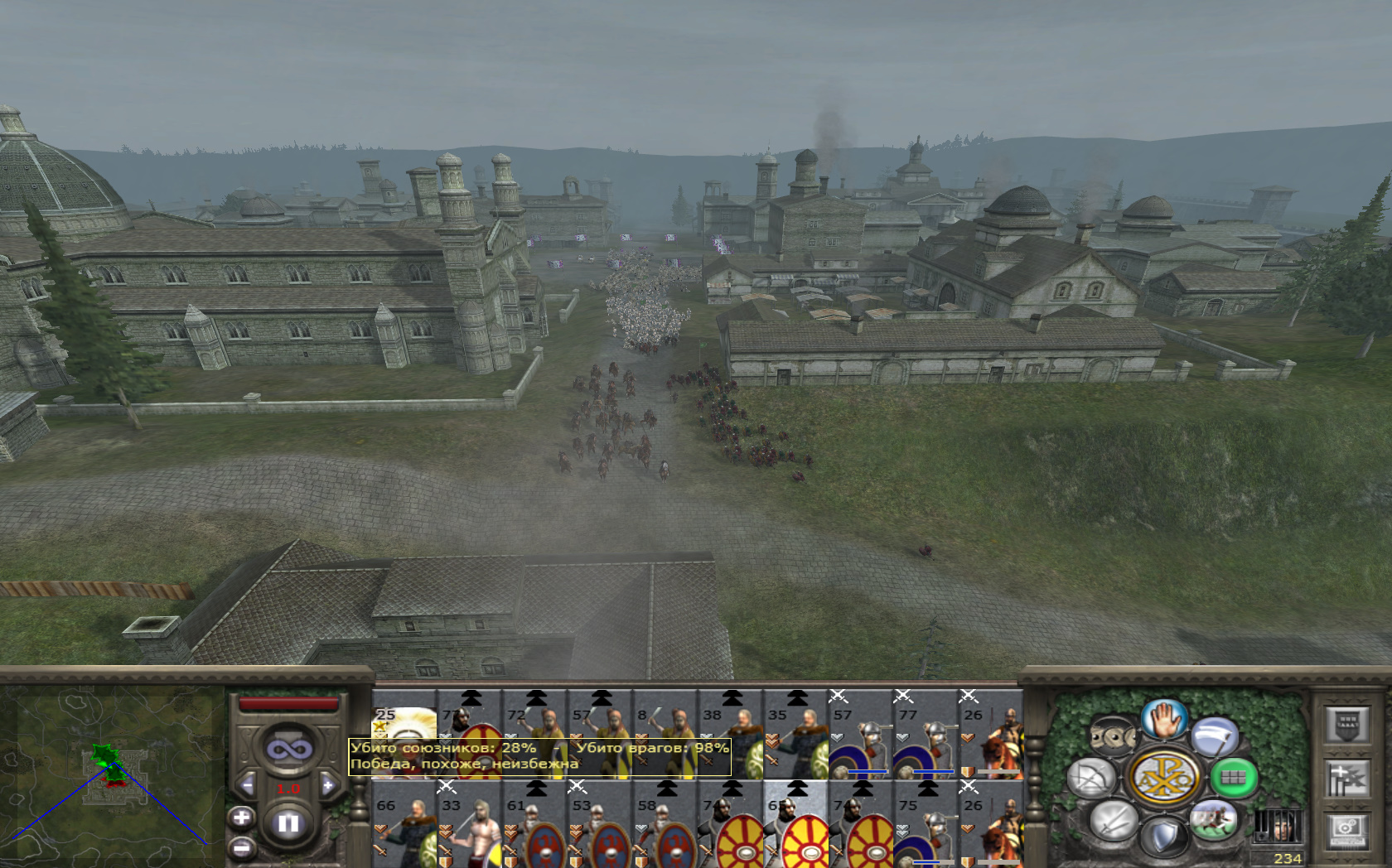
Task: Select the general's unit card with 25 men
Action: click(x=404, y=721)
